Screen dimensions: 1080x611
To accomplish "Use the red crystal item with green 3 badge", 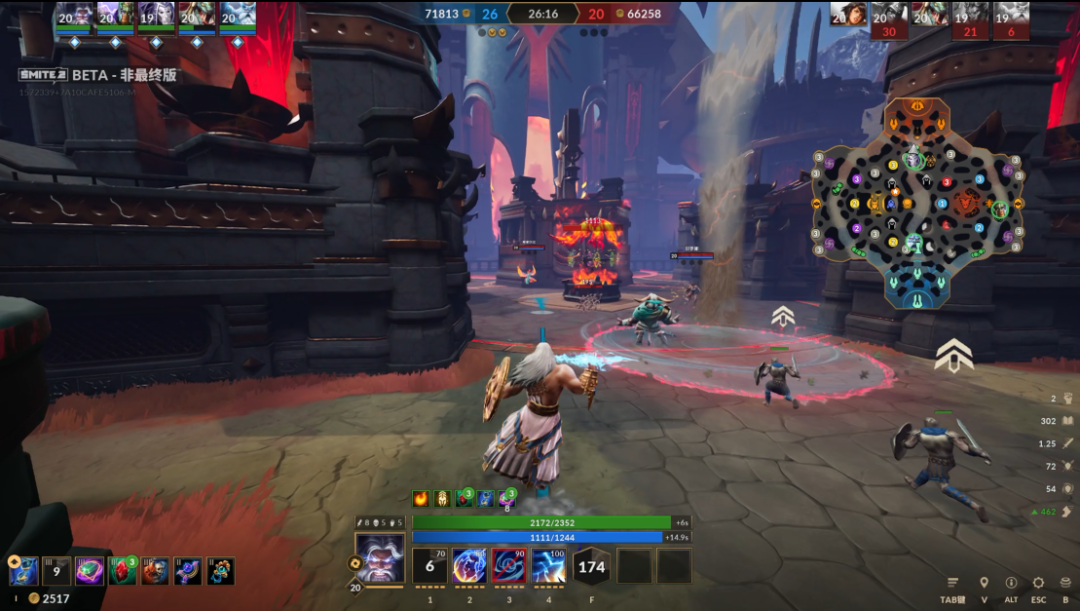I will coord(122,571).
